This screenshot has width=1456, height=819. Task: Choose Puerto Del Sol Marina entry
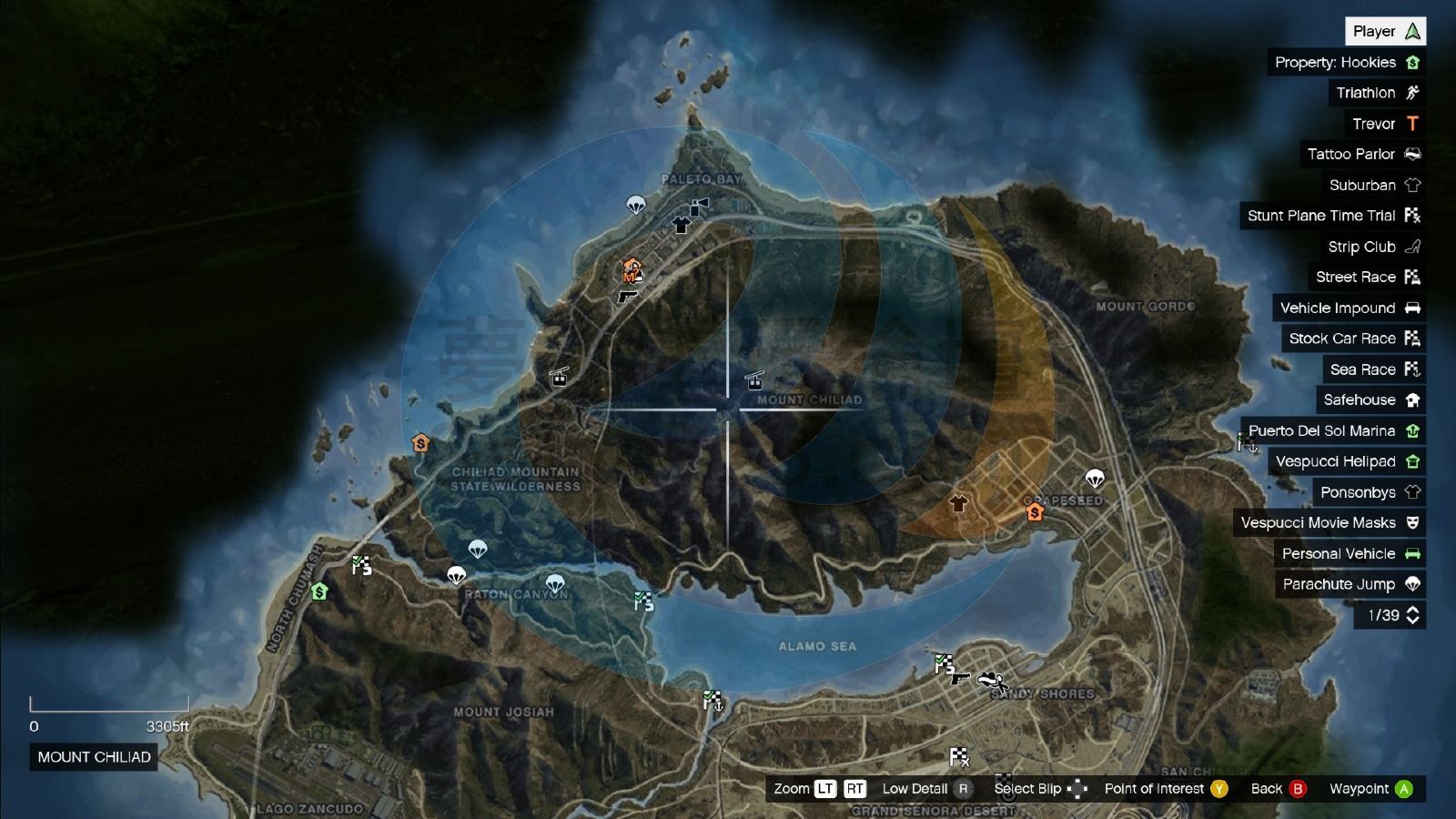point(1333,430)
